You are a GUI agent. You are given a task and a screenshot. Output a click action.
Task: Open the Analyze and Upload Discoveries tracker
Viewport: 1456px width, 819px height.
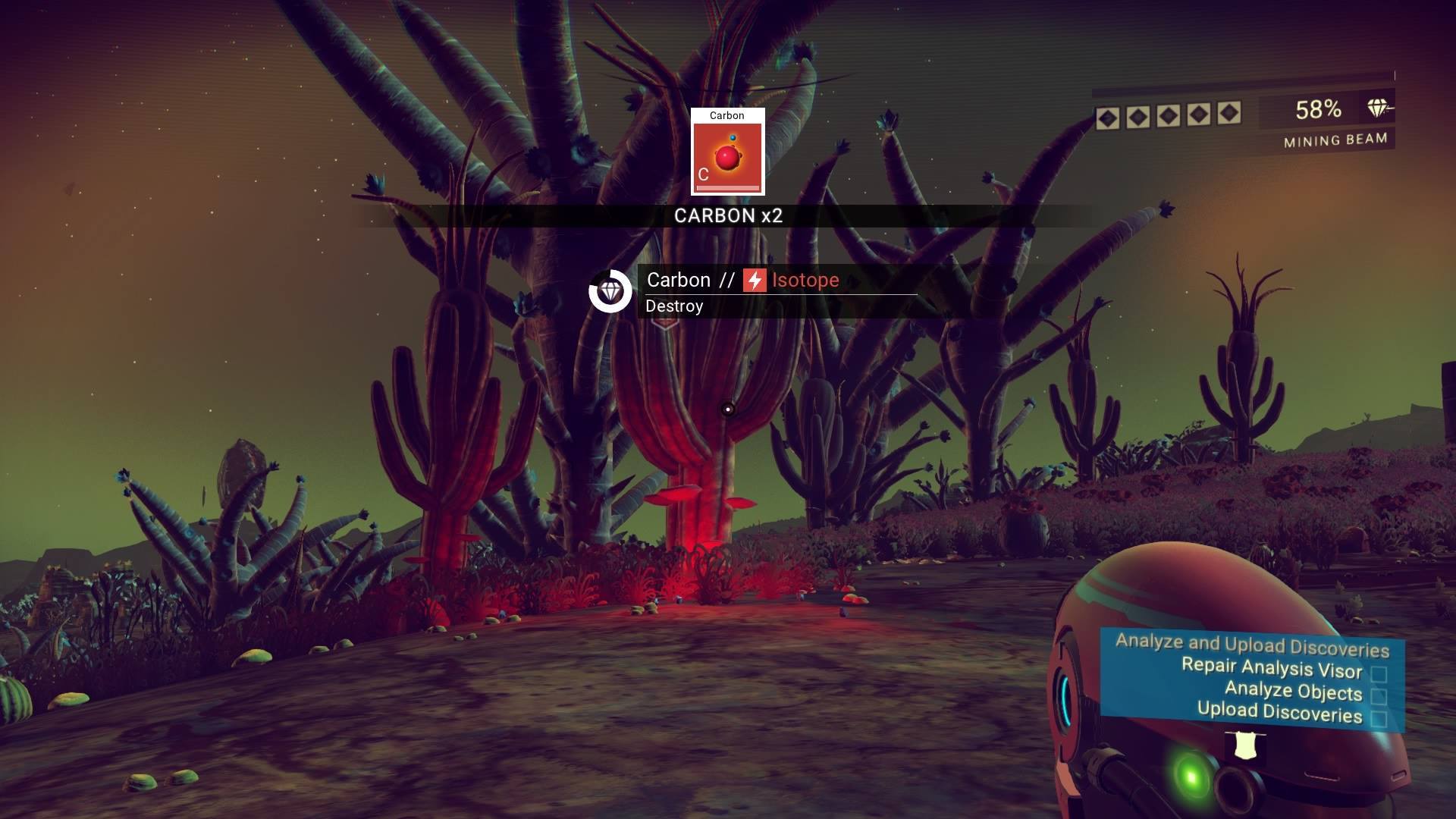[x=1252, y=645]
